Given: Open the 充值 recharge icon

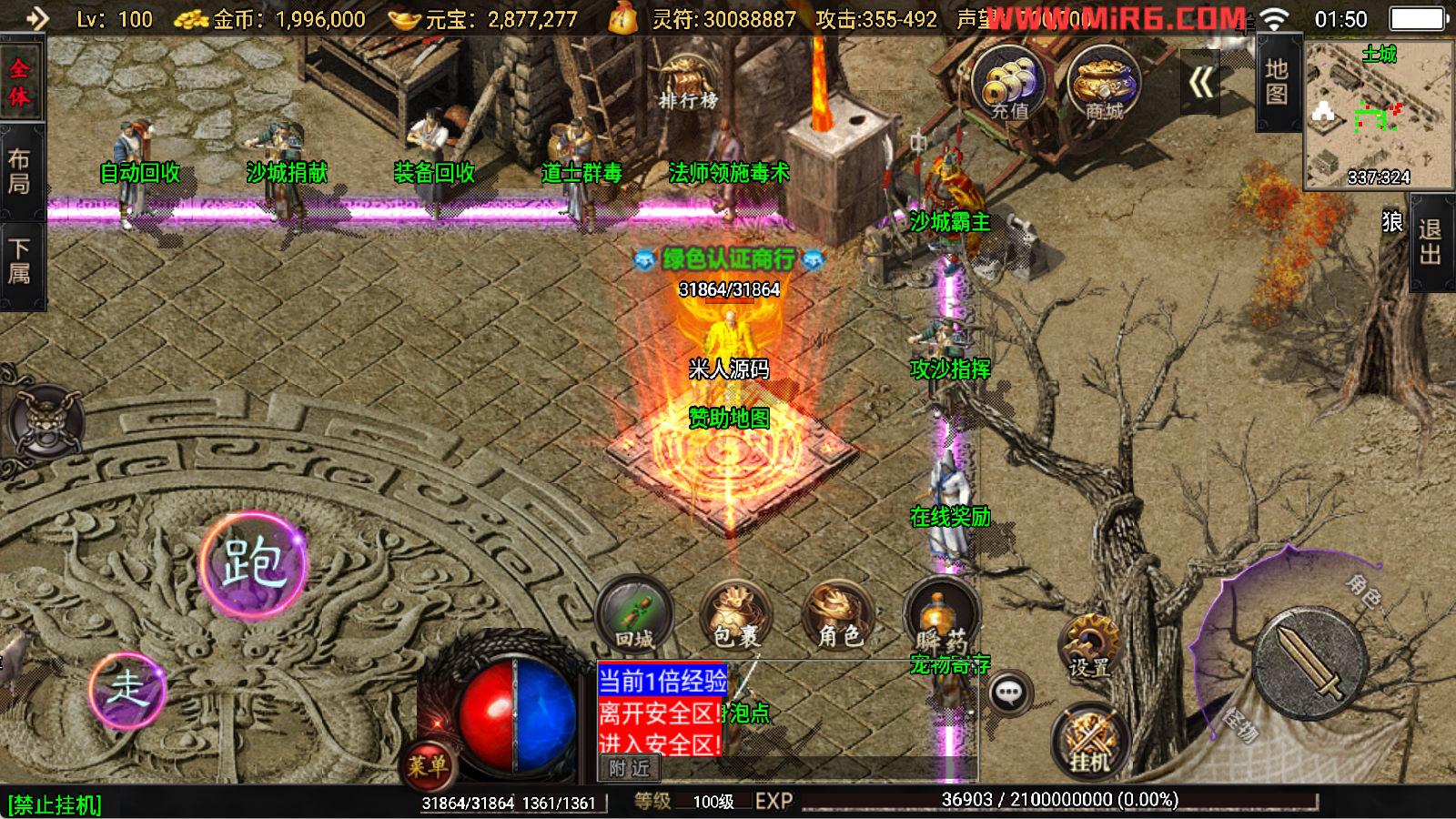Looking at the screenshot, I should (x=1008, y=84).
